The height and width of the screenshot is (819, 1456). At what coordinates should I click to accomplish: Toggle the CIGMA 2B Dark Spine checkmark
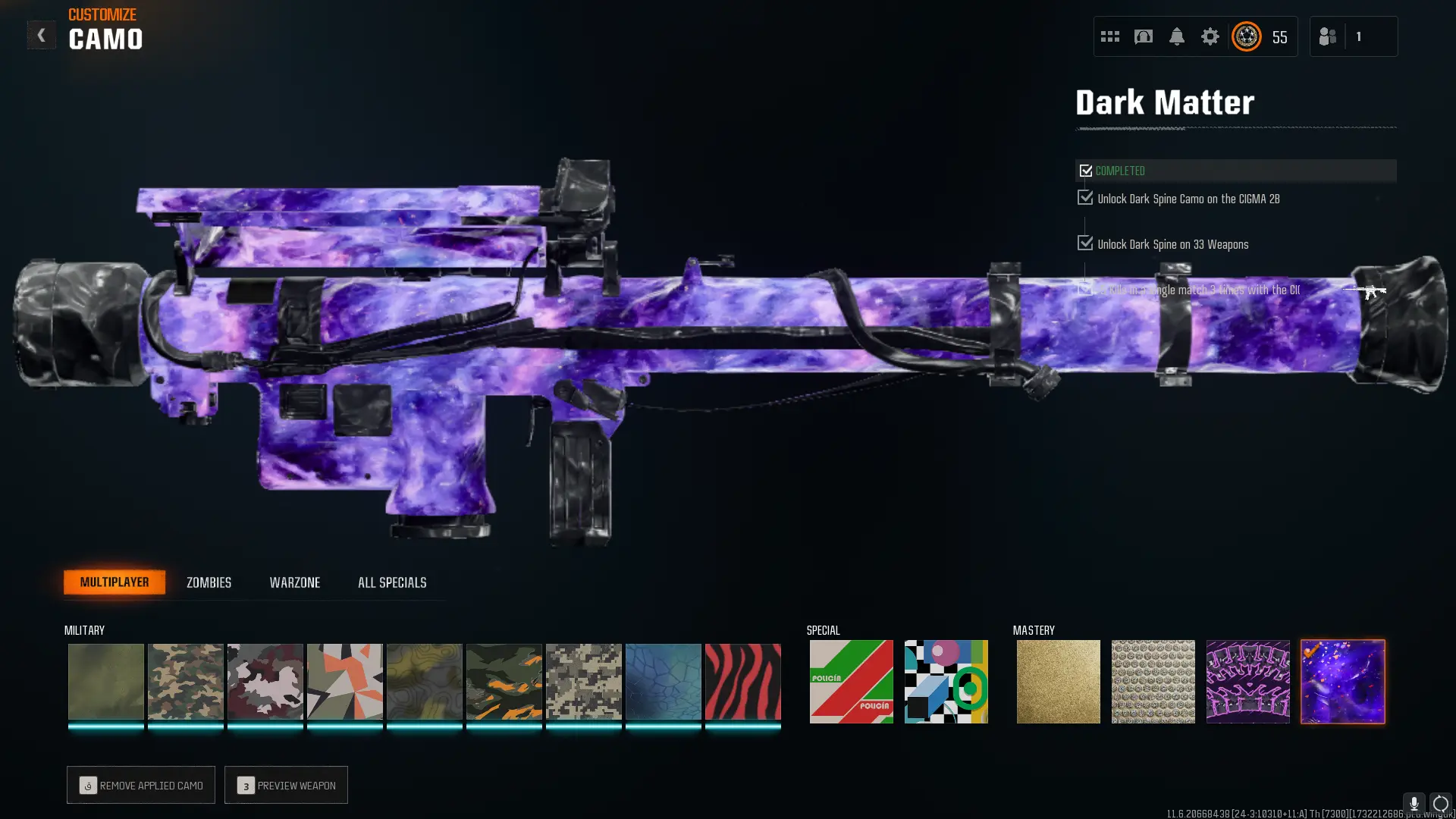1085,197
